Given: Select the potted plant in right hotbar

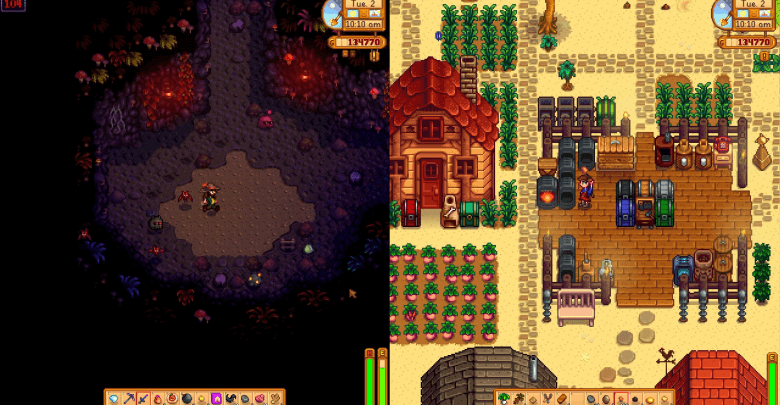Looking at the screenshot, I should (504, 398).
